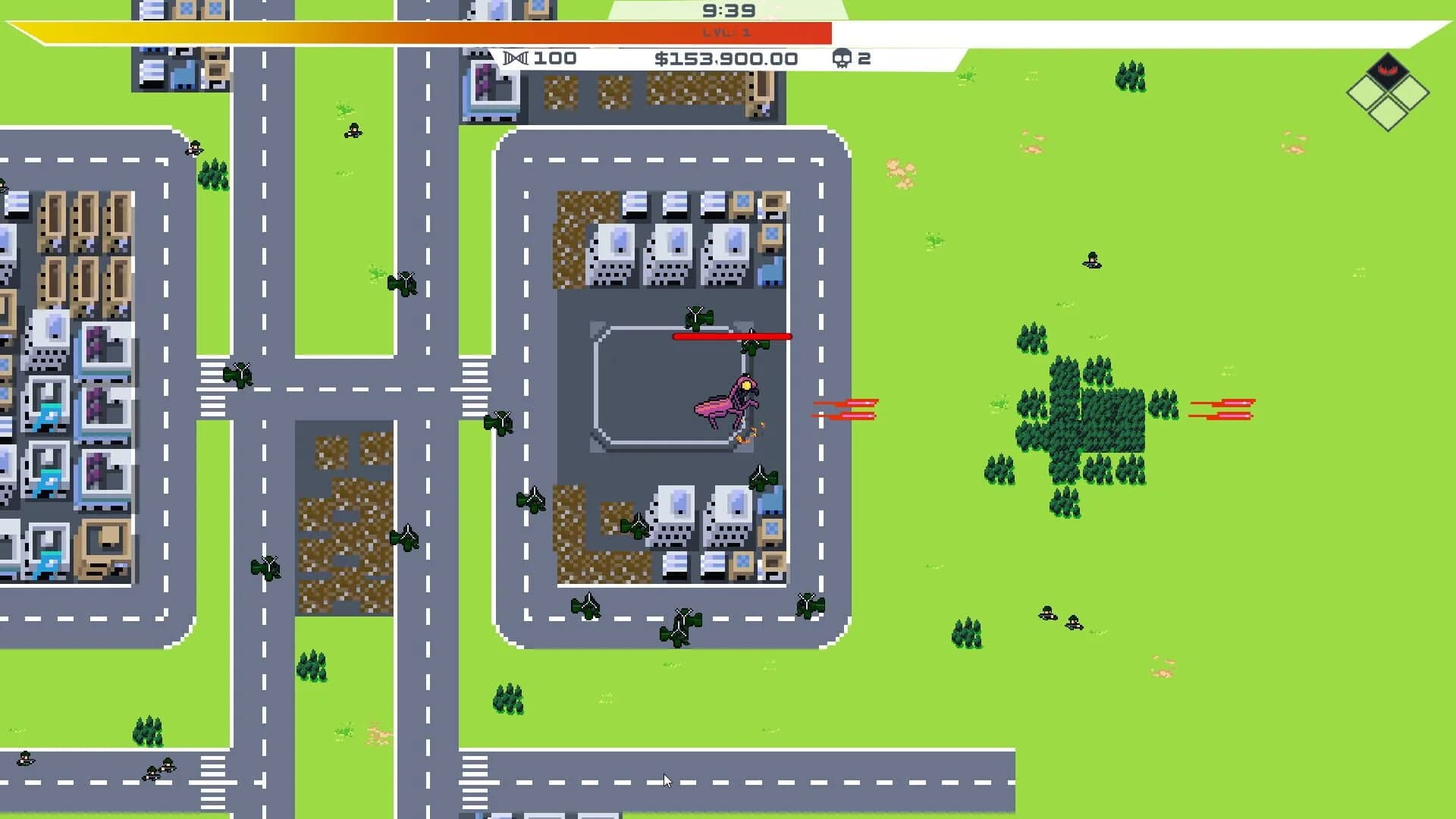Click the red health bar above the monster

732,336
